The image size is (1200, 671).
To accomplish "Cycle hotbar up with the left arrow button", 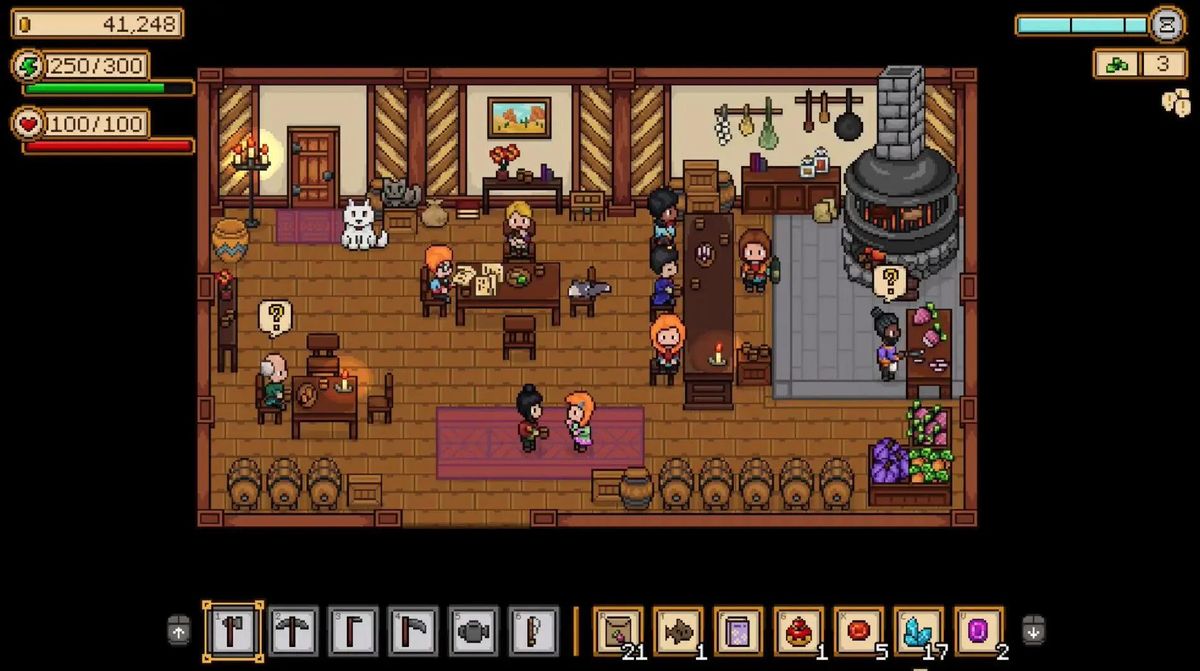I will pyautogui.click(x=178, y=630).
